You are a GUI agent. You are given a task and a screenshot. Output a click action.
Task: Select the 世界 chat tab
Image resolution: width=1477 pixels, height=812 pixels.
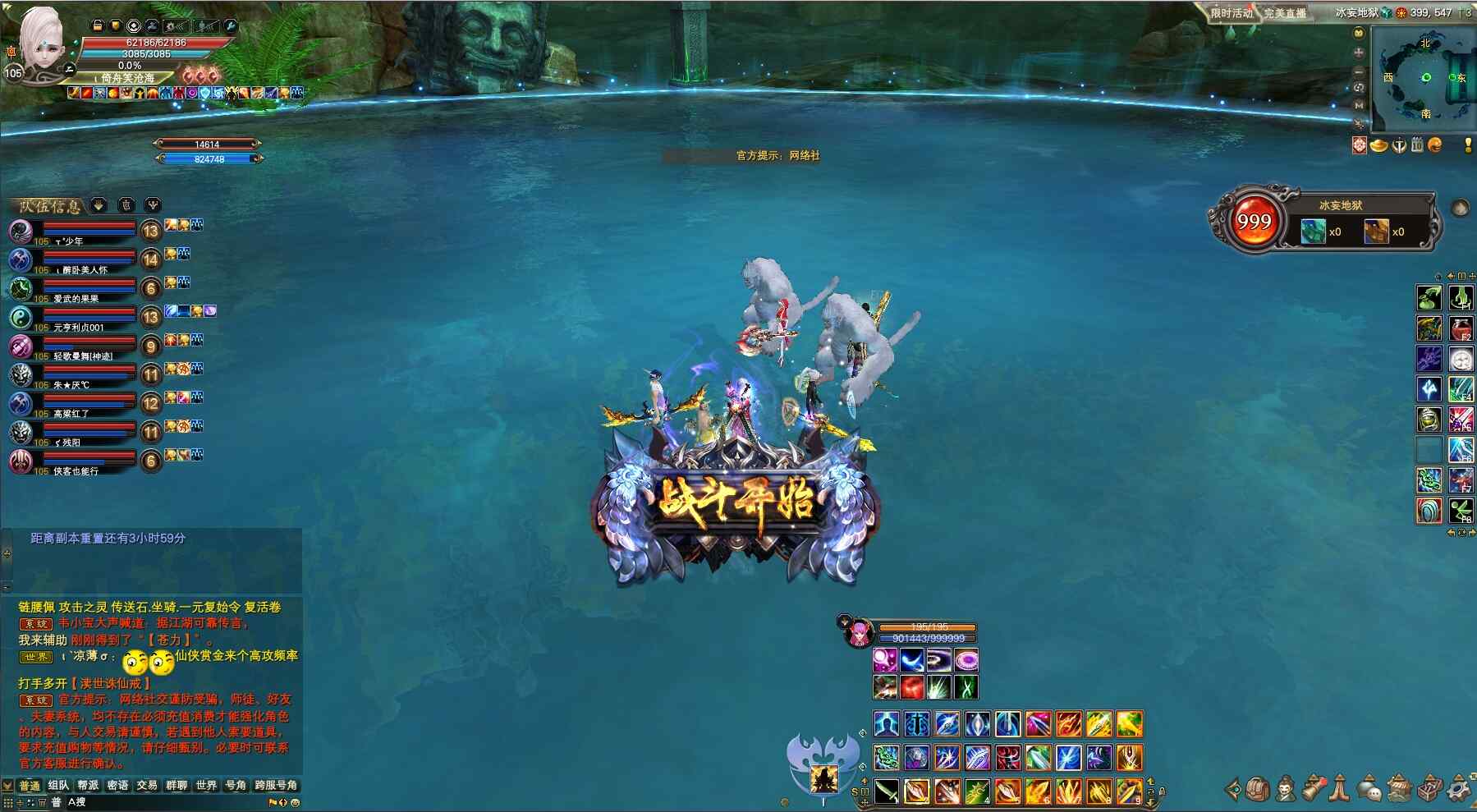206,786
